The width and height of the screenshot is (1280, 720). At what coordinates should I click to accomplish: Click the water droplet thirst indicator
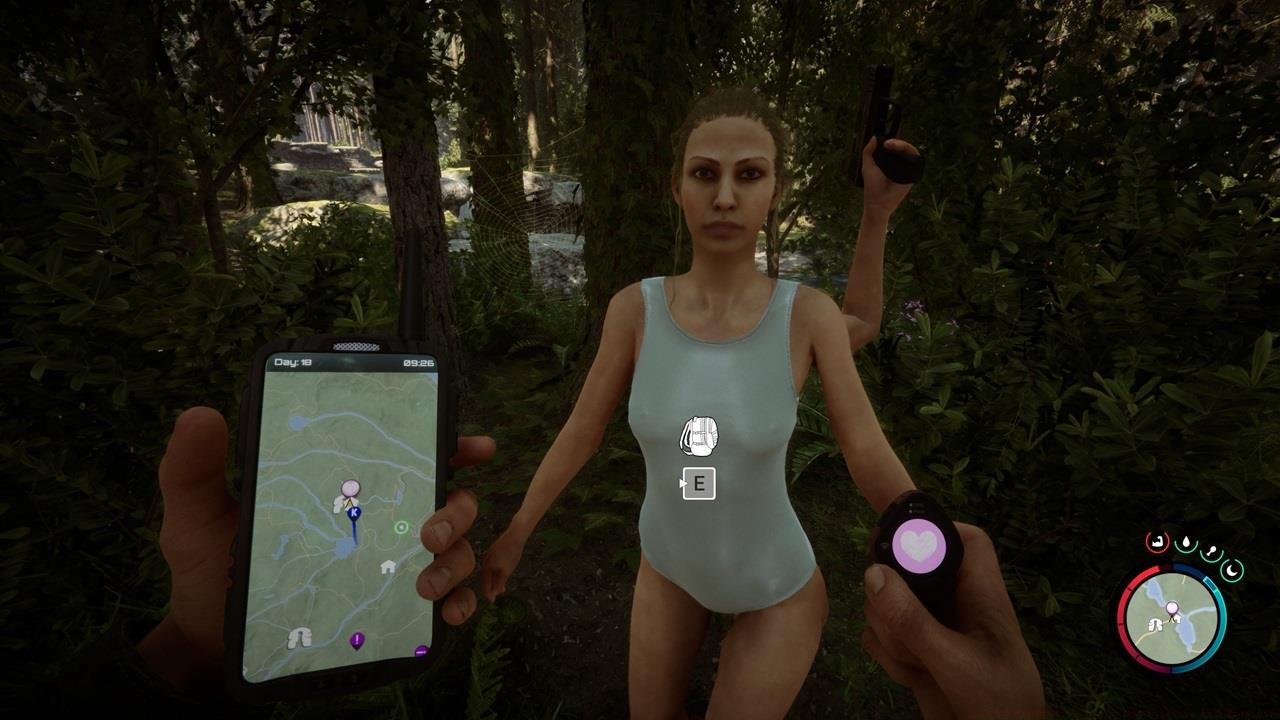(1187, 542)
